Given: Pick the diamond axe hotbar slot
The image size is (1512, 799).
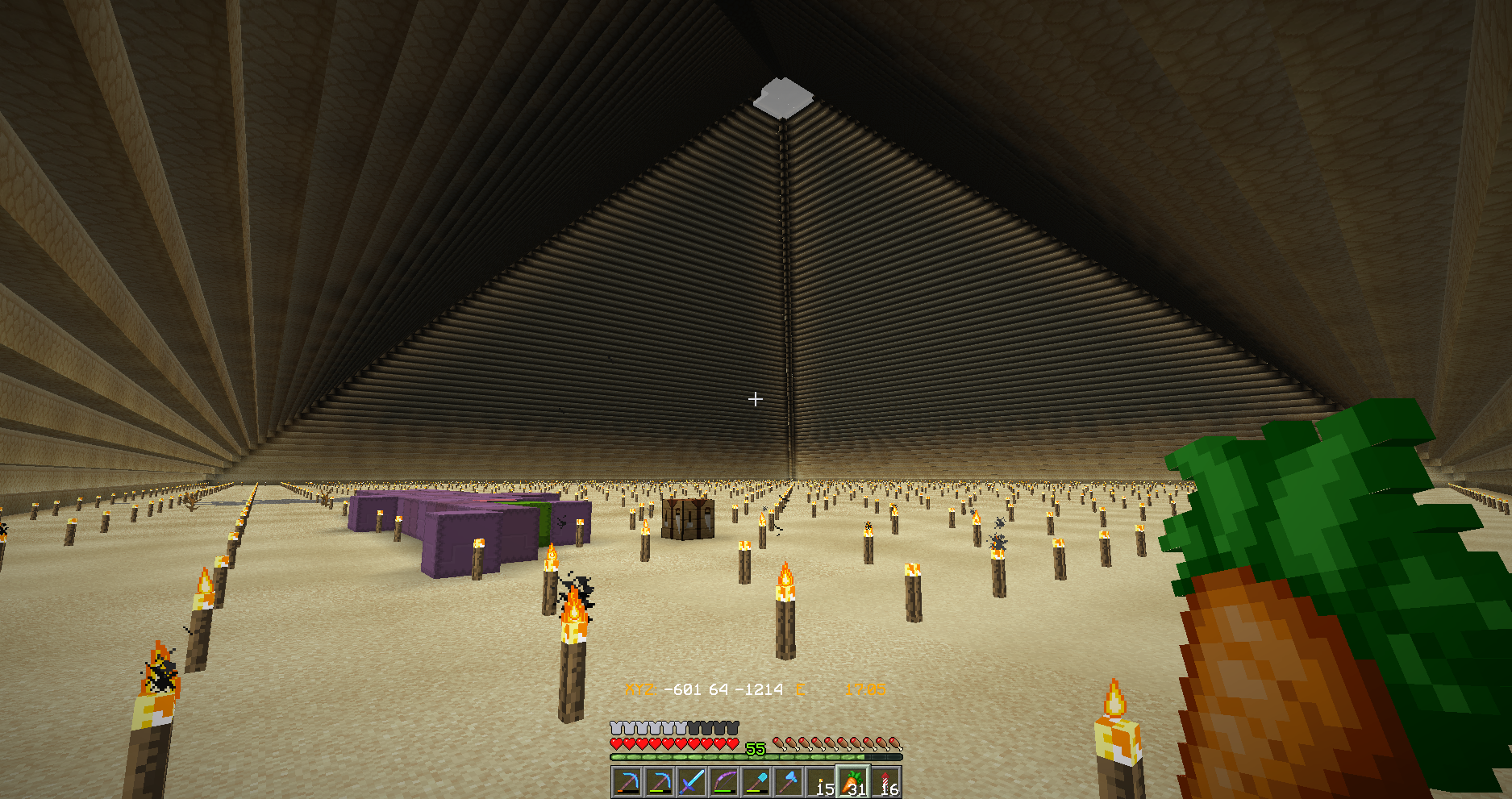Looking at the screenshot, I should [x=789, y=782].
